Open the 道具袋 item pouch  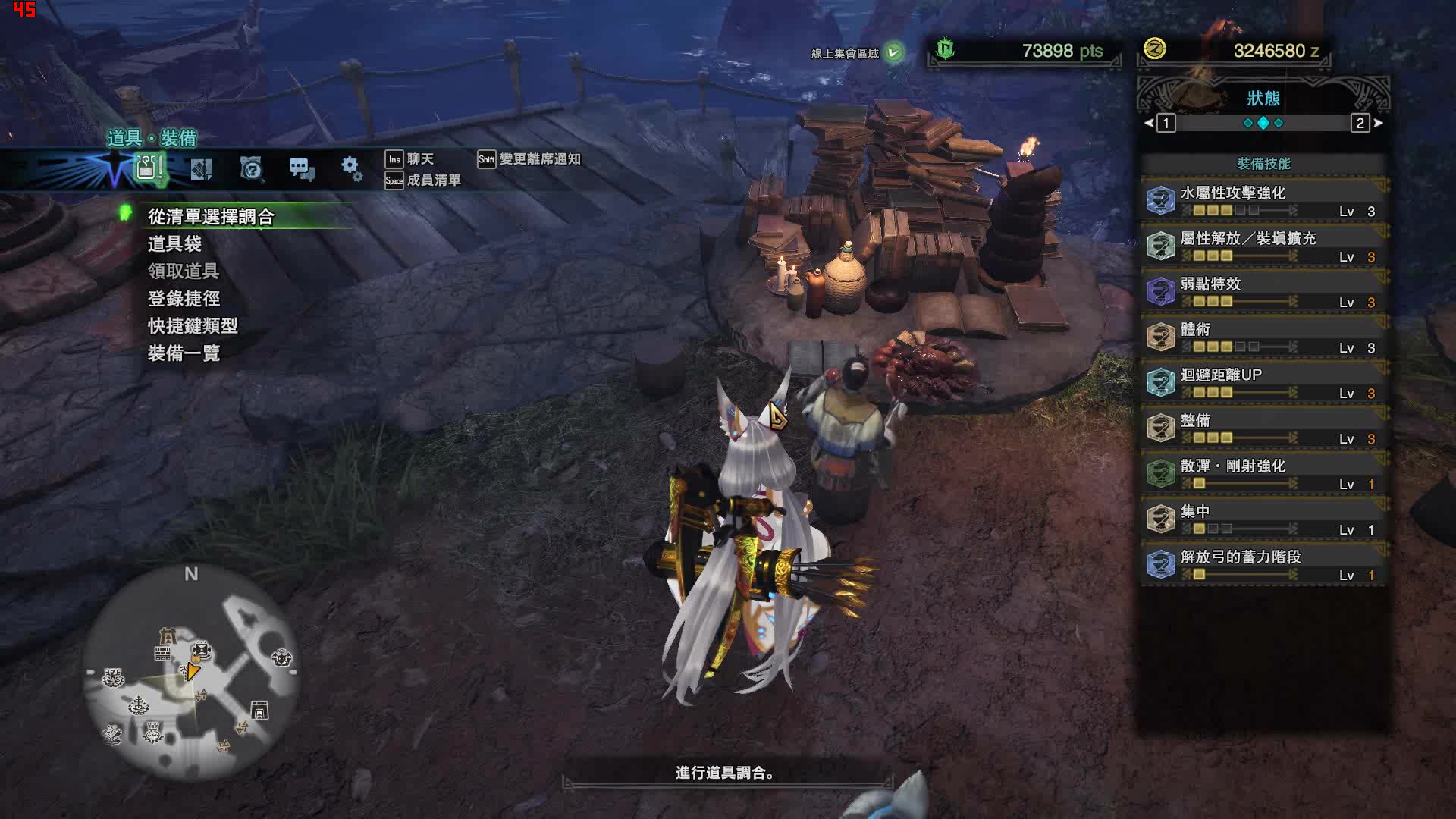point(174,244)
